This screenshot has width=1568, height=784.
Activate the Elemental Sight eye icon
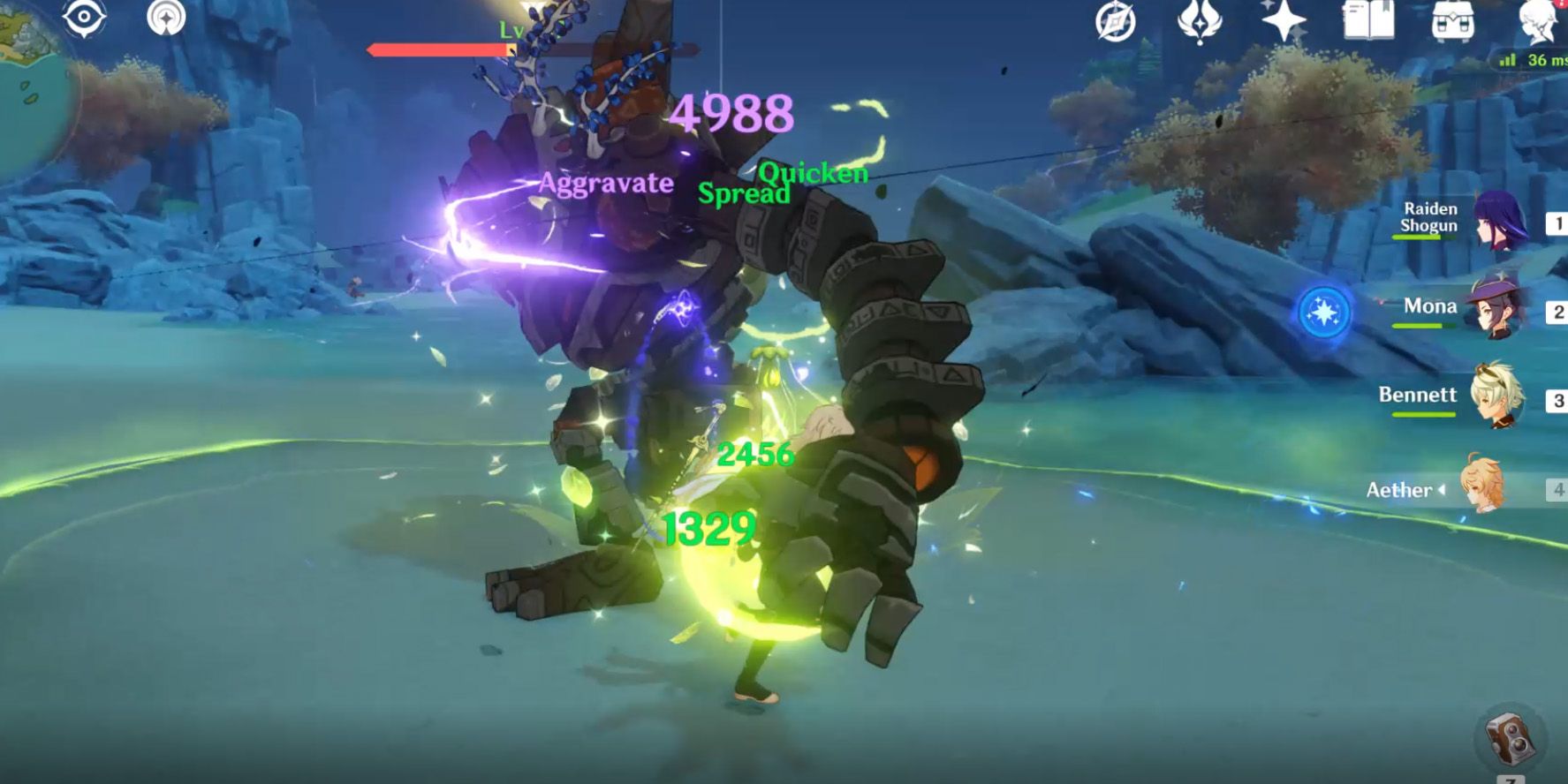(86, 18)
